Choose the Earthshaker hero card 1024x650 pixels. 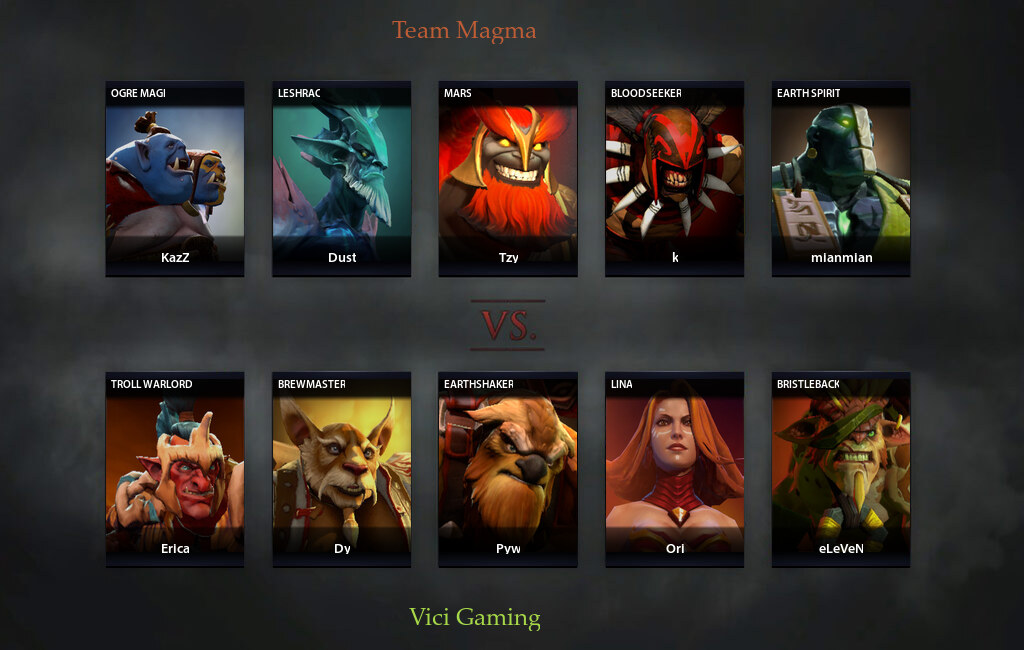click(508, 470)
